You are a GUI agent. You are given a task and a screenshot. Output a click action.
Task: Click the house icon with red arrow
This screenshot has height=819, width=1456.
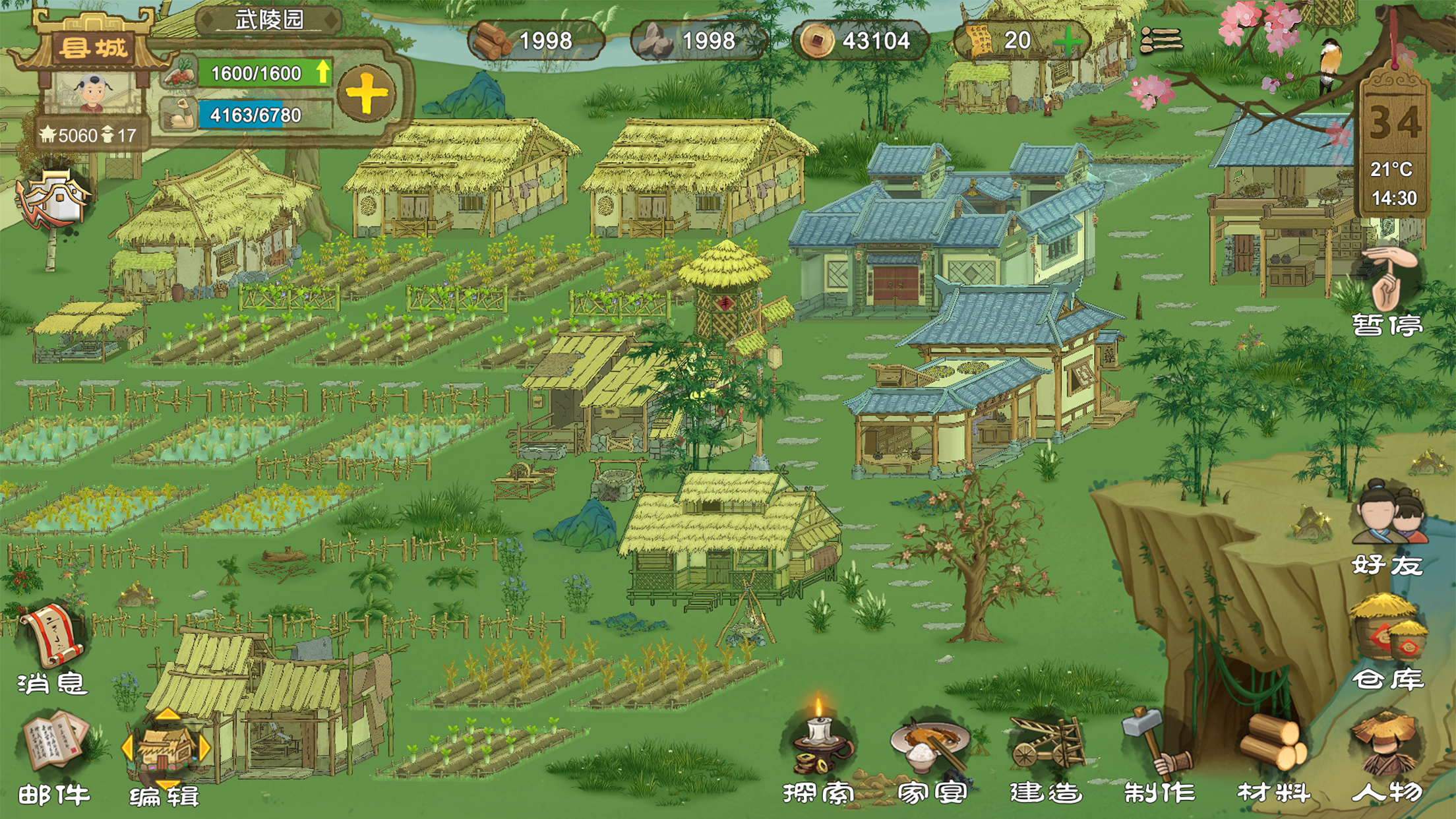click(x=53, y=199)
